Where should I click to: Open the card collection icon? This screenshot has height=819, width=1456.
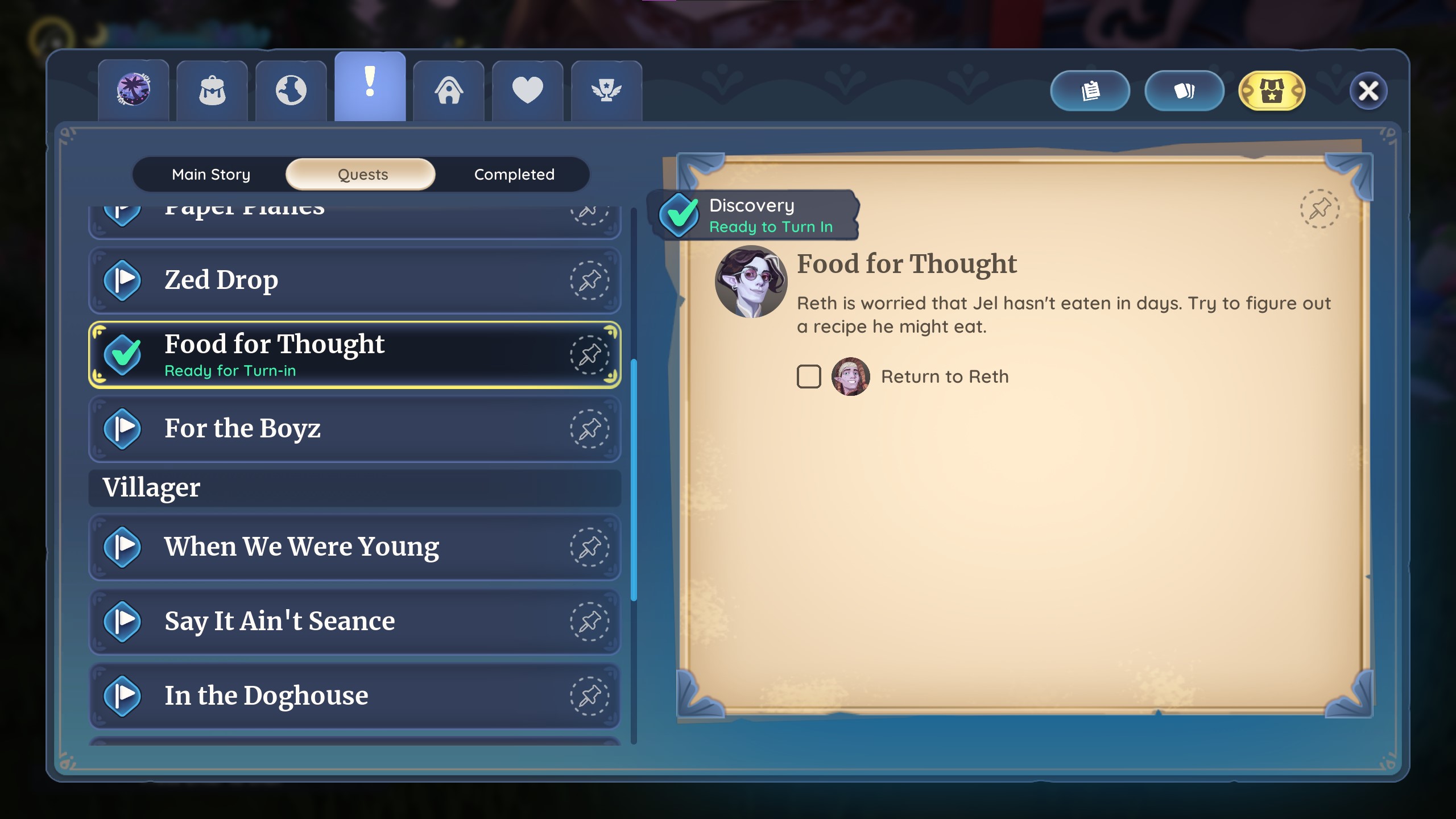coord(1185,90)
